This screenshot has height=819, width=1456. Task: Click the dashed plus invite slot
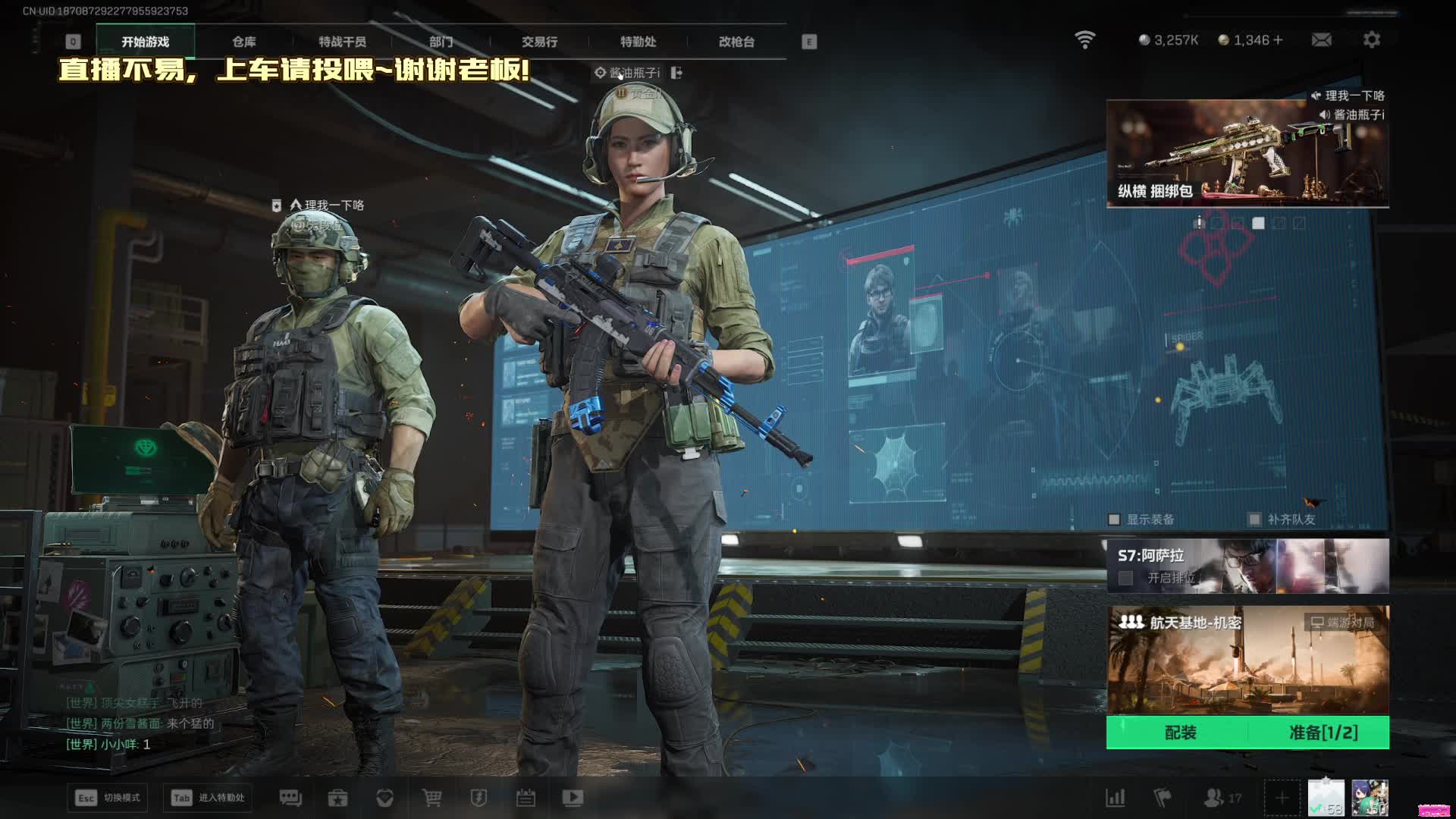1281,798
